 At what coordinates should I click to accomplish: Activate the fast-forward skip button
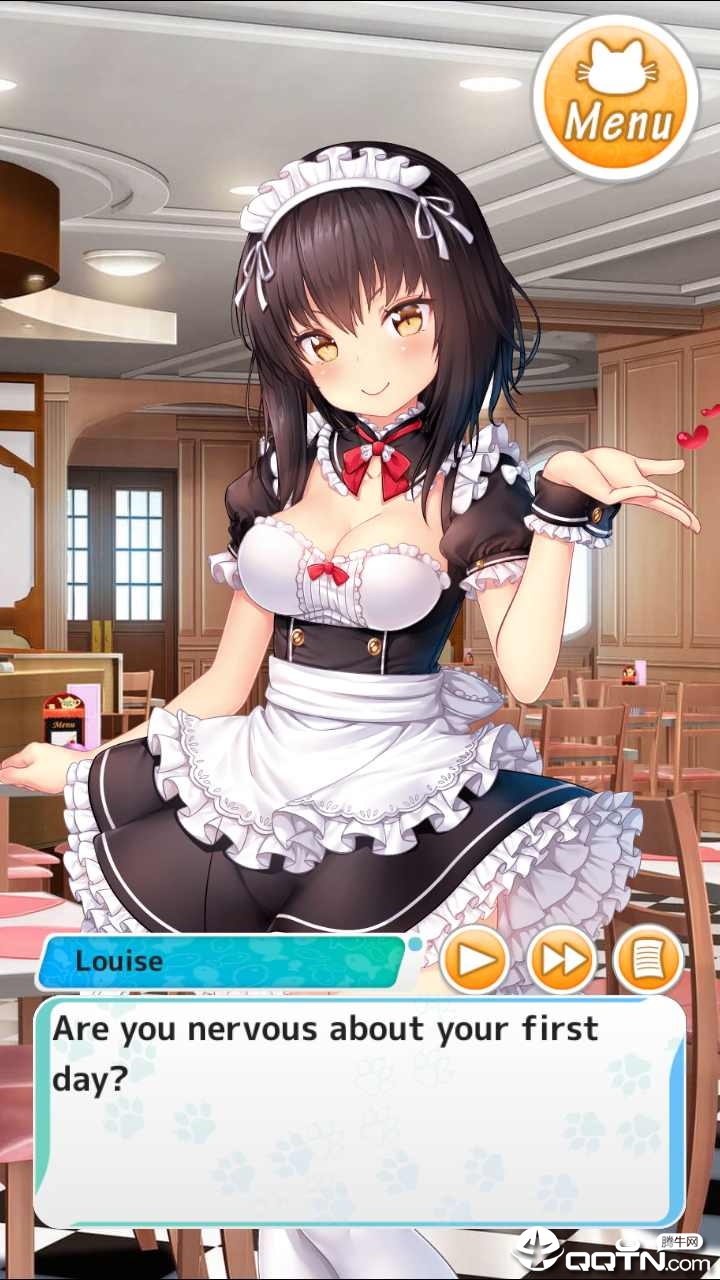coord(561,961)
